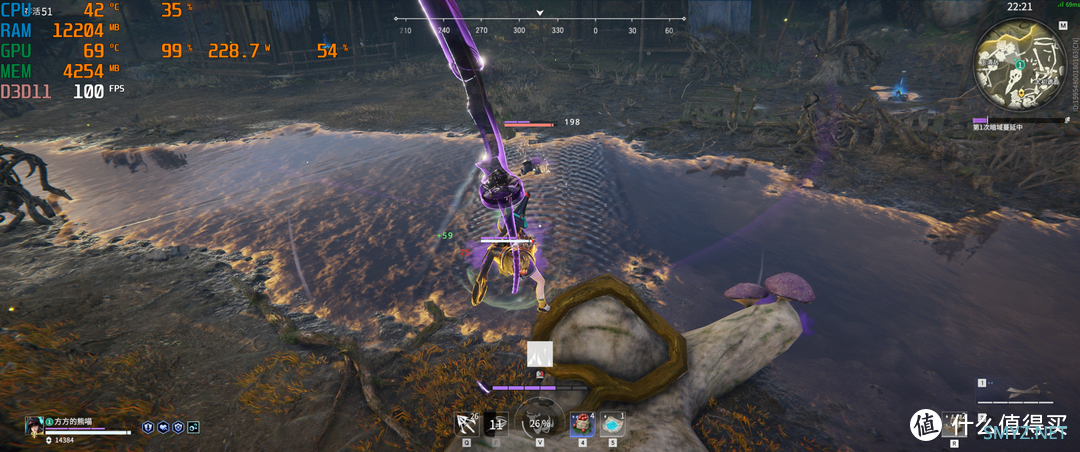Activate the arrow volley skill icon
The image size is (1080, 452).
pyautogui.click(x=465, y=424)
